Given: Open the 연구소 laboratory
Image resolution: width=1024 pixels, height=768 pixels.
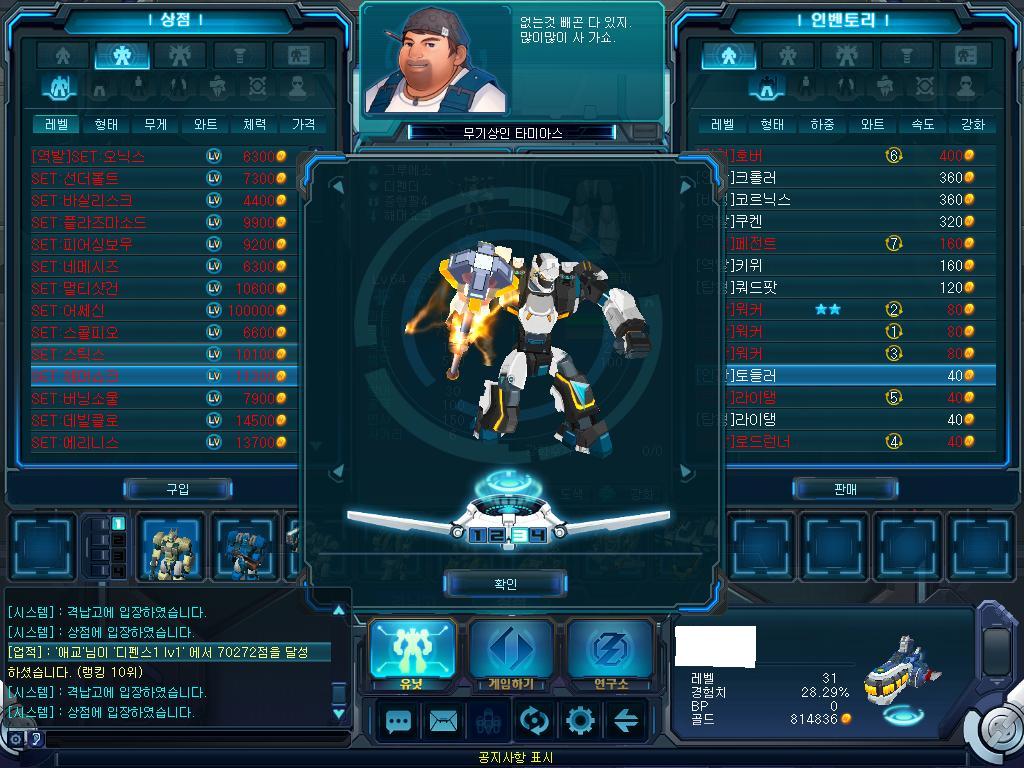Looking at the screenshot, I should click(x=608, y=652).
